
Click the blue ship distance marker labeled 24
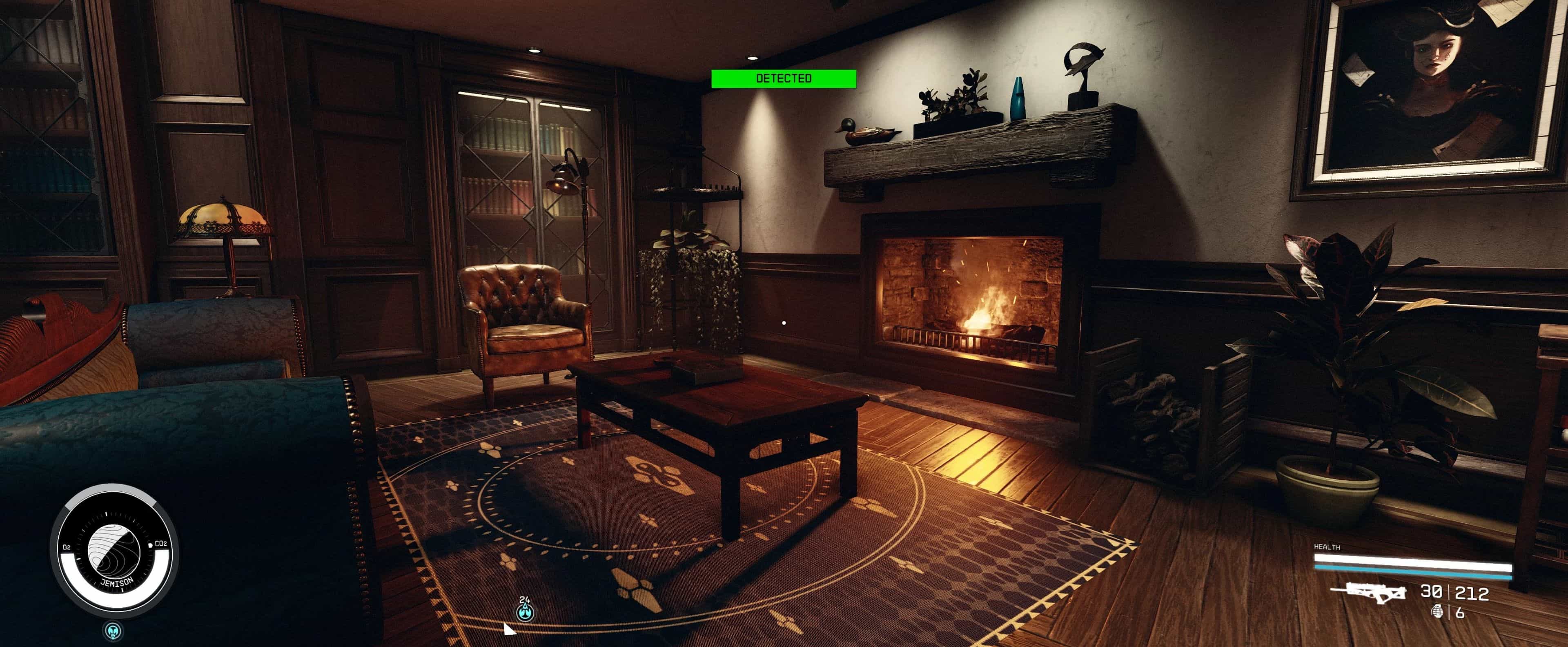525,611
